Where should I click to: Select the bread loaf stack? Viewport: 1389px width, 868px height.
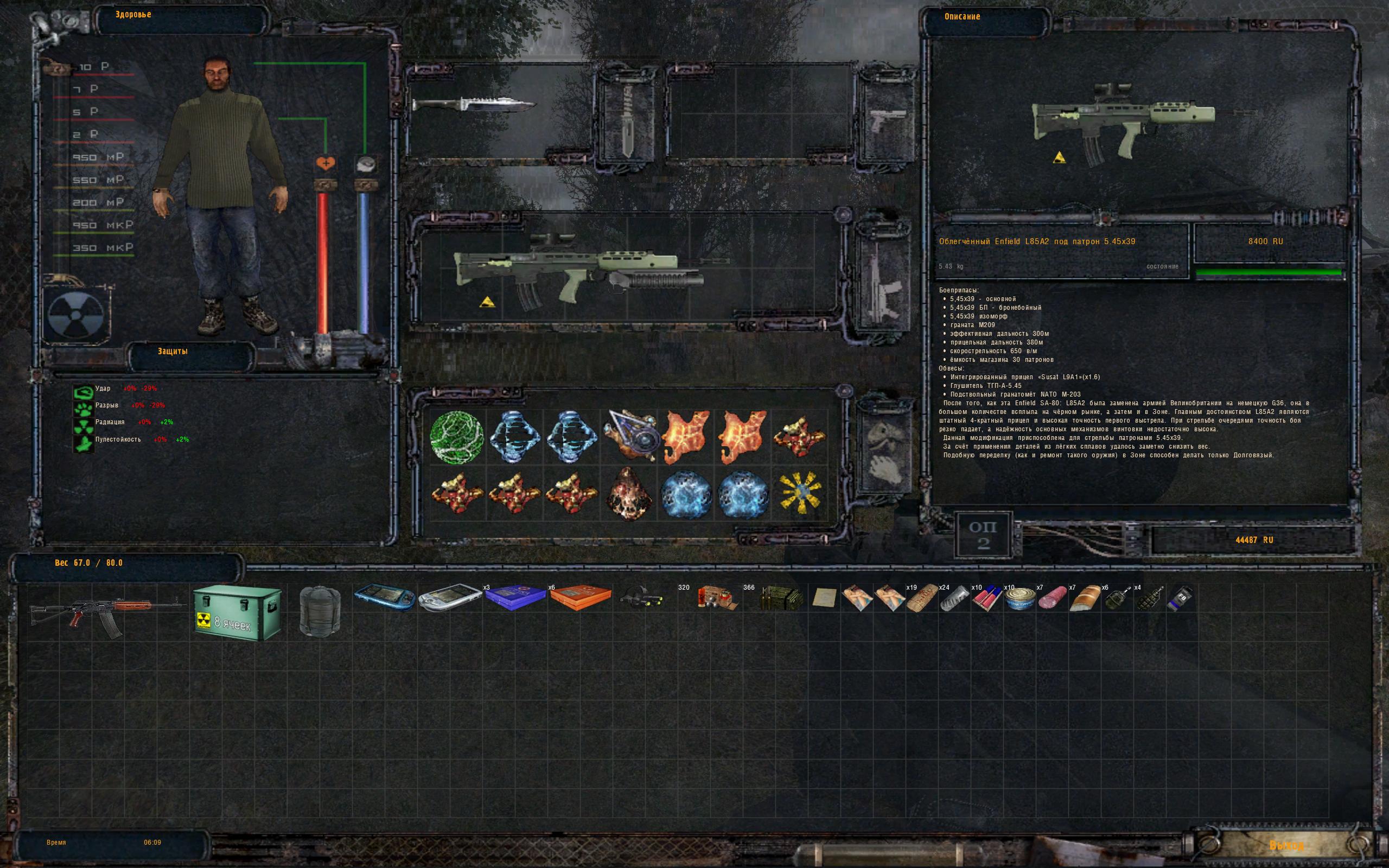coord(1085,599)
